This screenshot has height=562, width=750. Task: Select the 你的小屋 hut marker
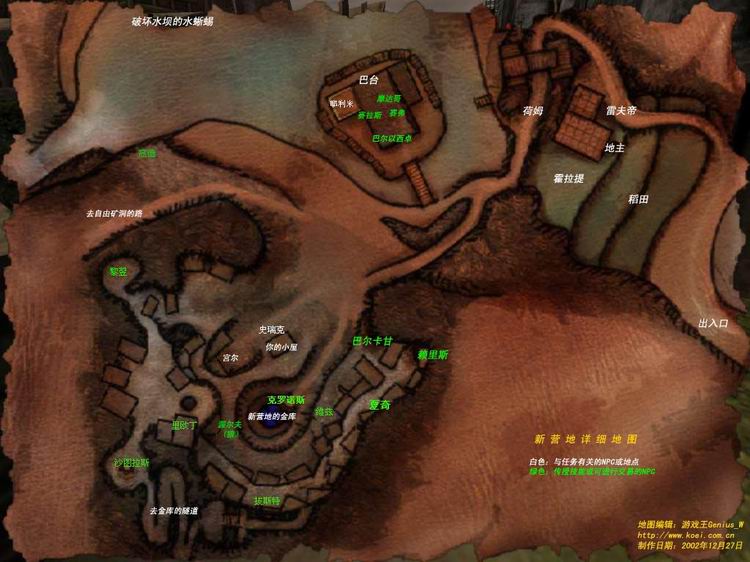(281, 347)
